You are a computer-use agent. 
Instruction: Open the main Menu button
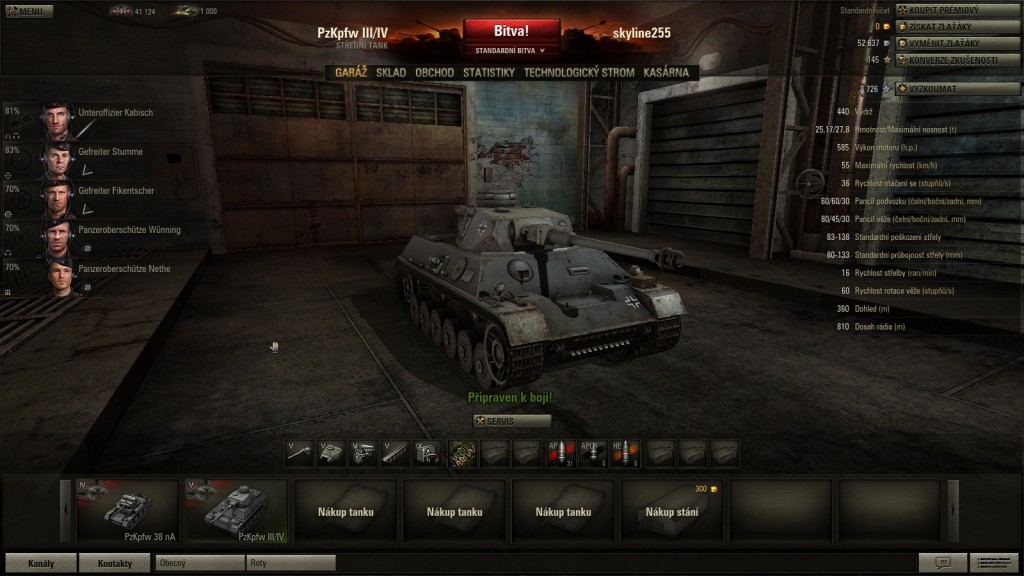click(x=26, y=11)
